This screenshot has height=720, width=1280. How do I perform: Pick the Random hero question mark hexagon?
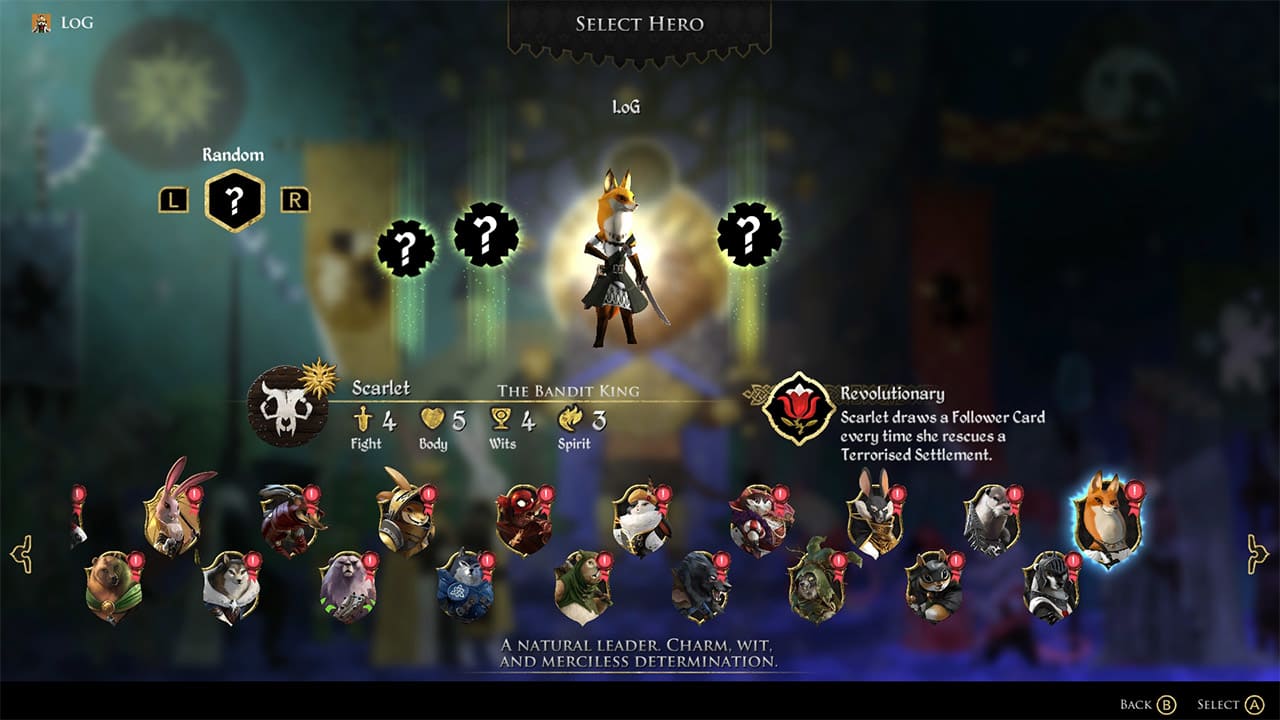pos(233,197)
